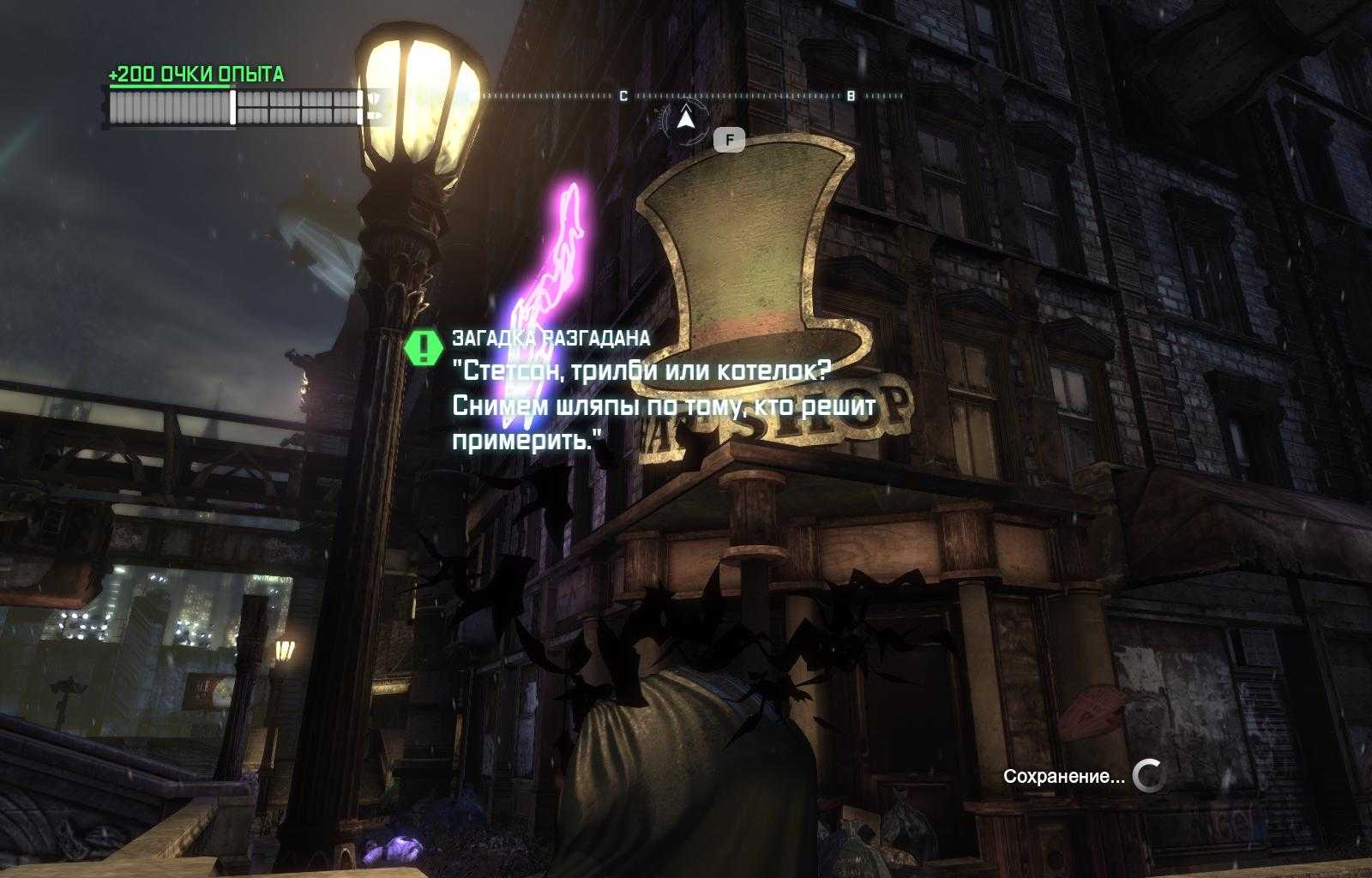Screen dimensions: 1372x878
Task: Select the green riddle-solved exclamation icon
Action: click(x=424, y=347)
